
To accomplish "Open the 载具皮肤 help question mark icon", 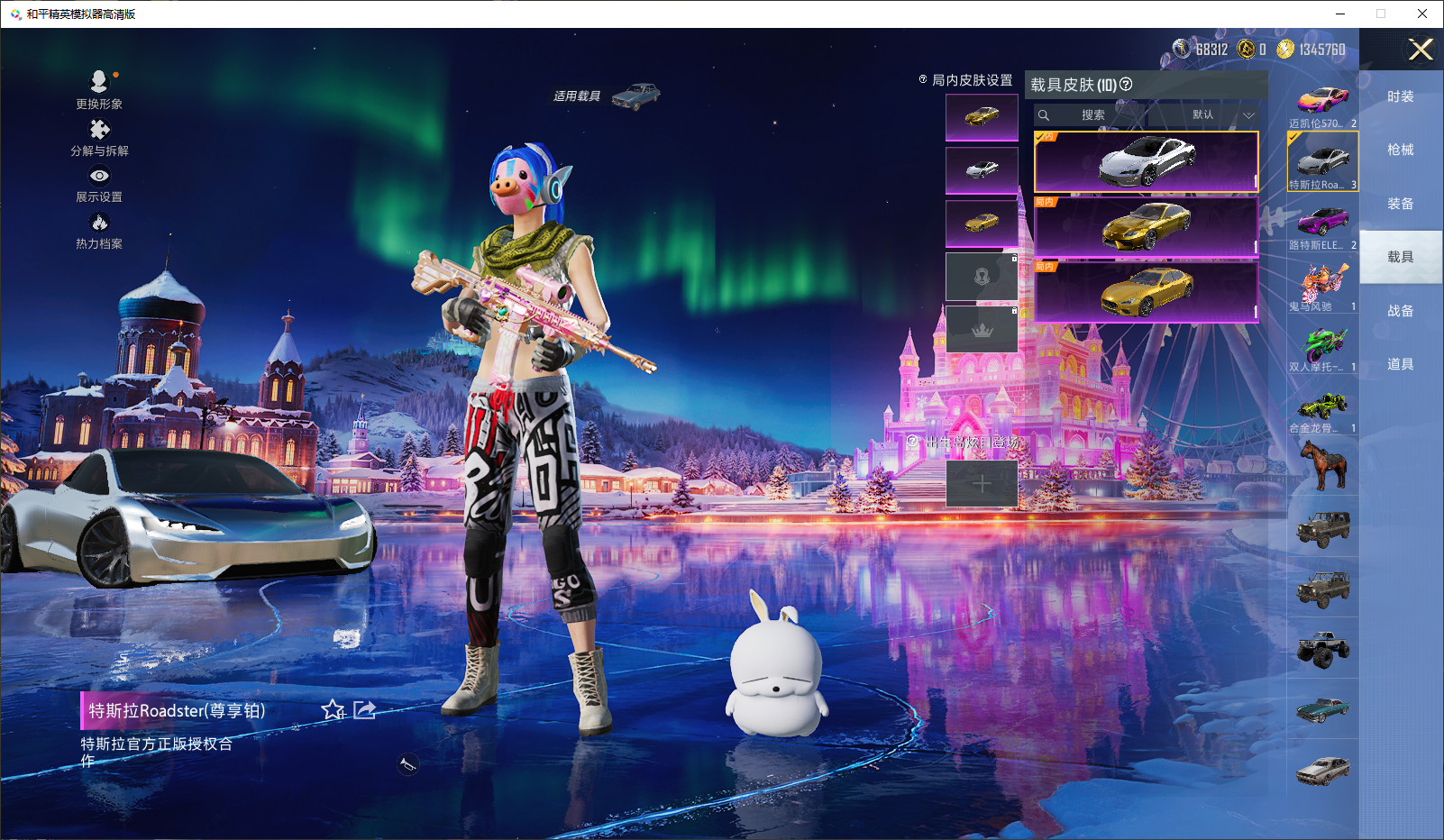I will point(1126,86).
